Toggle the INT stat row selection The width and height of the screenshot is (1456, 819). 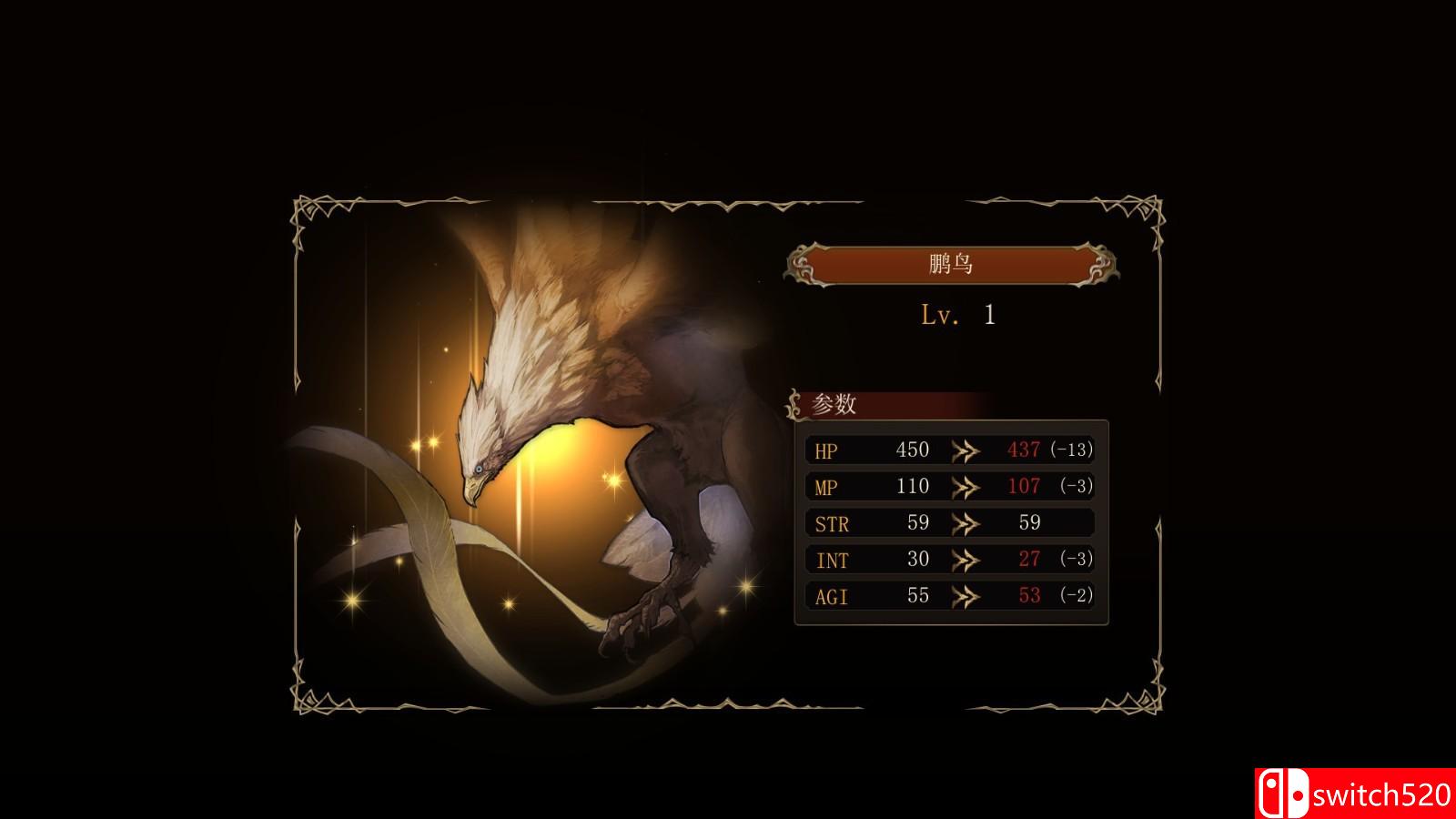click(951, 559)
